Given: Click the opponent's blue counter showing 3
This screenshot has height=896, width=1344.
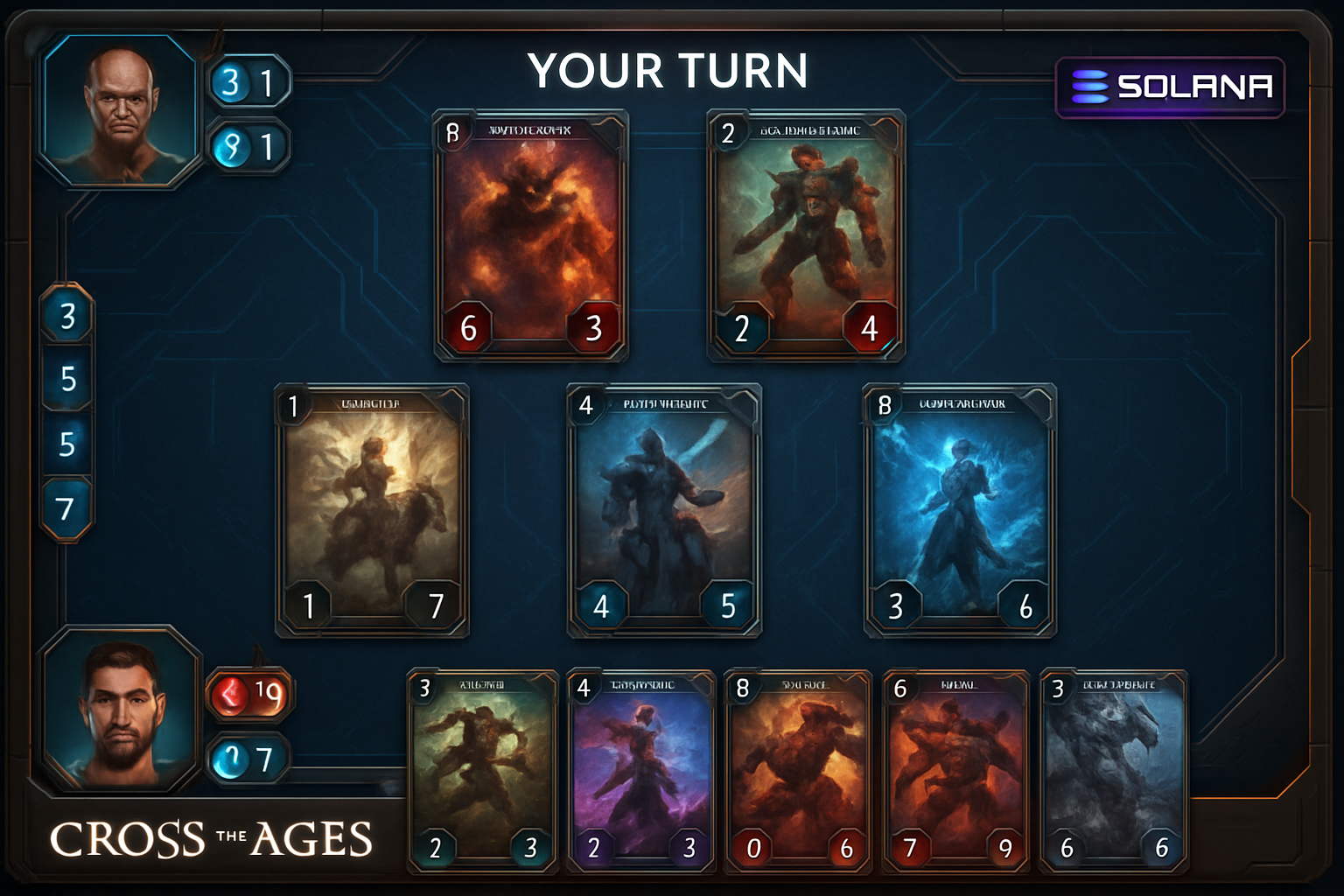Looking at the screenshot, I should [229, 81].
